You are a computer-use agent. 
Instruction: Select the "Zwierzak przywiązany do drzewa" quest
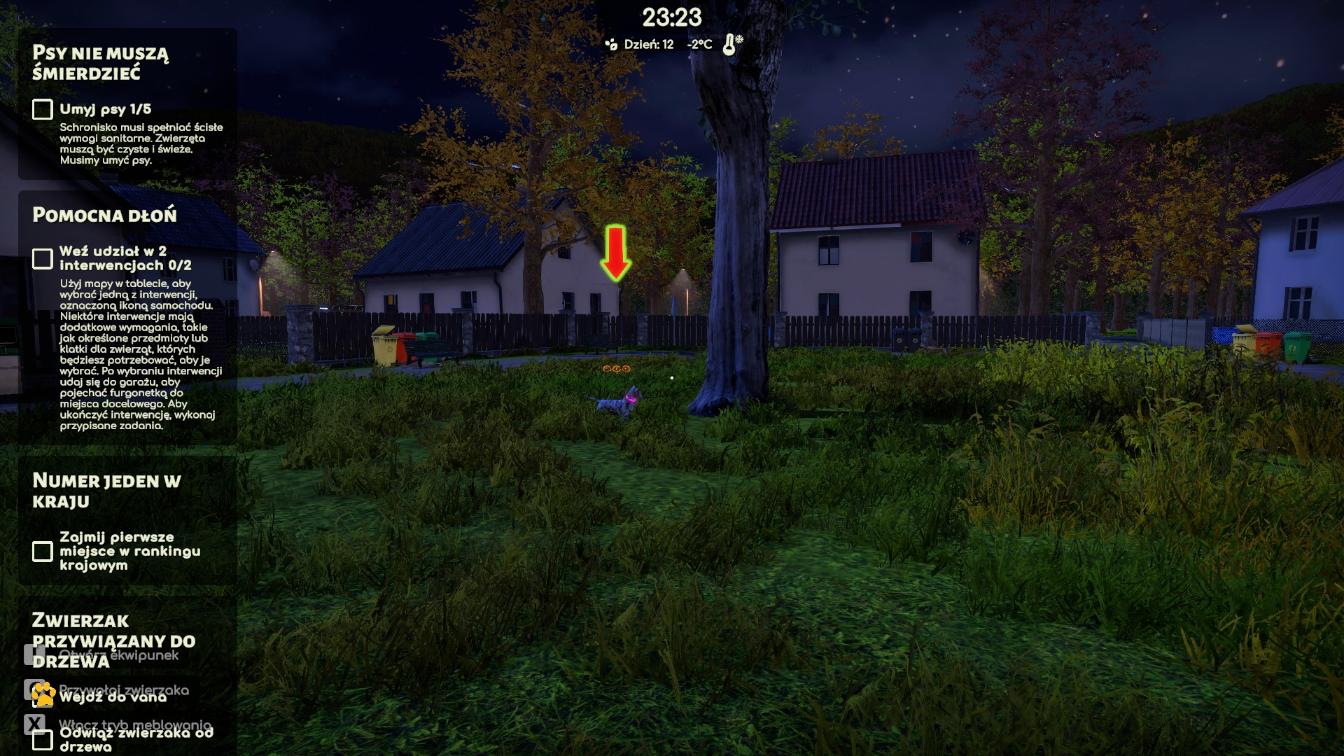click(x=113, y=640)
